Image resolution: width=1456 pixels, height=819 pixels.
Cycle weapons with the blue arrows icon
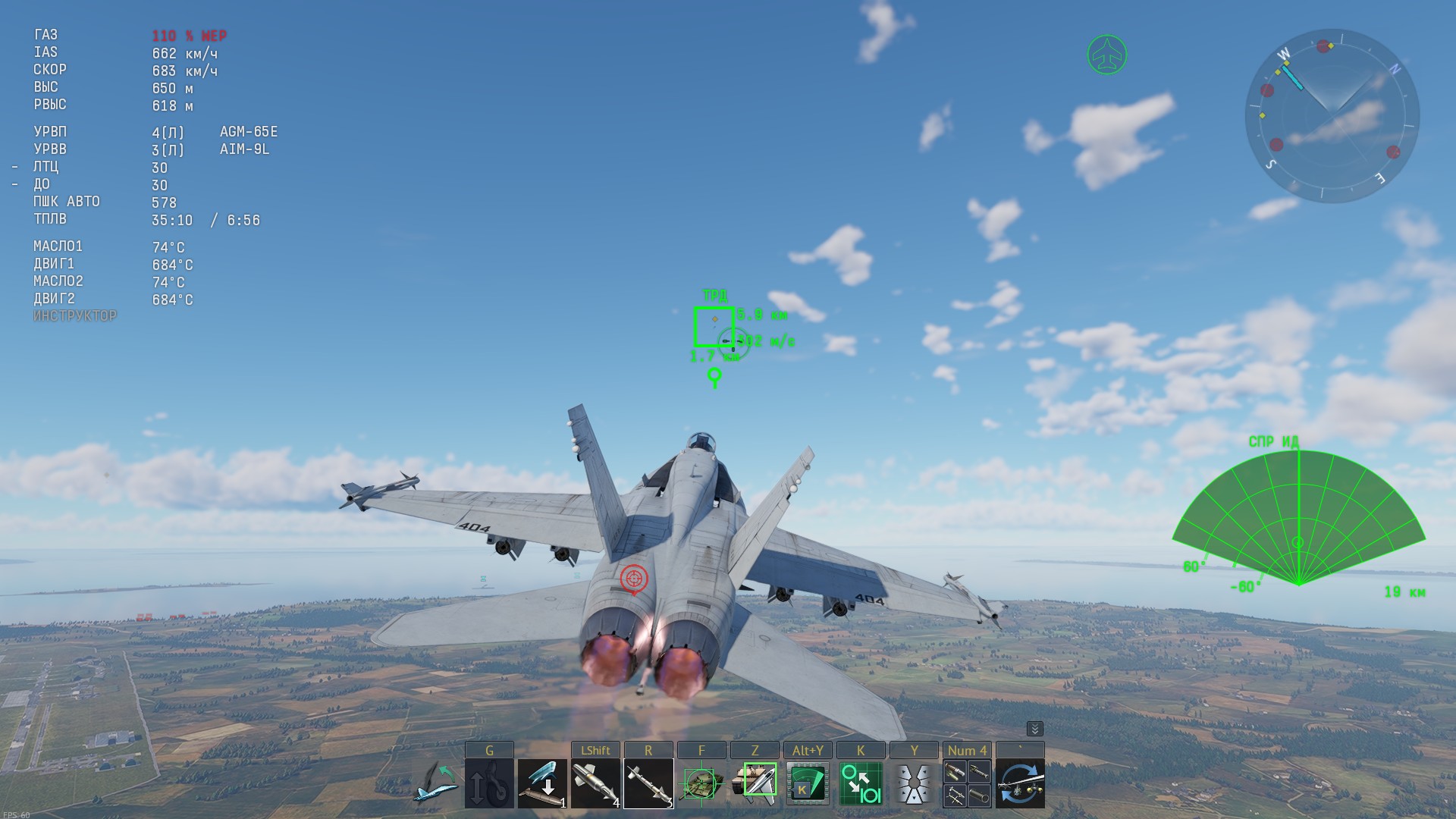coord(1020,784)
